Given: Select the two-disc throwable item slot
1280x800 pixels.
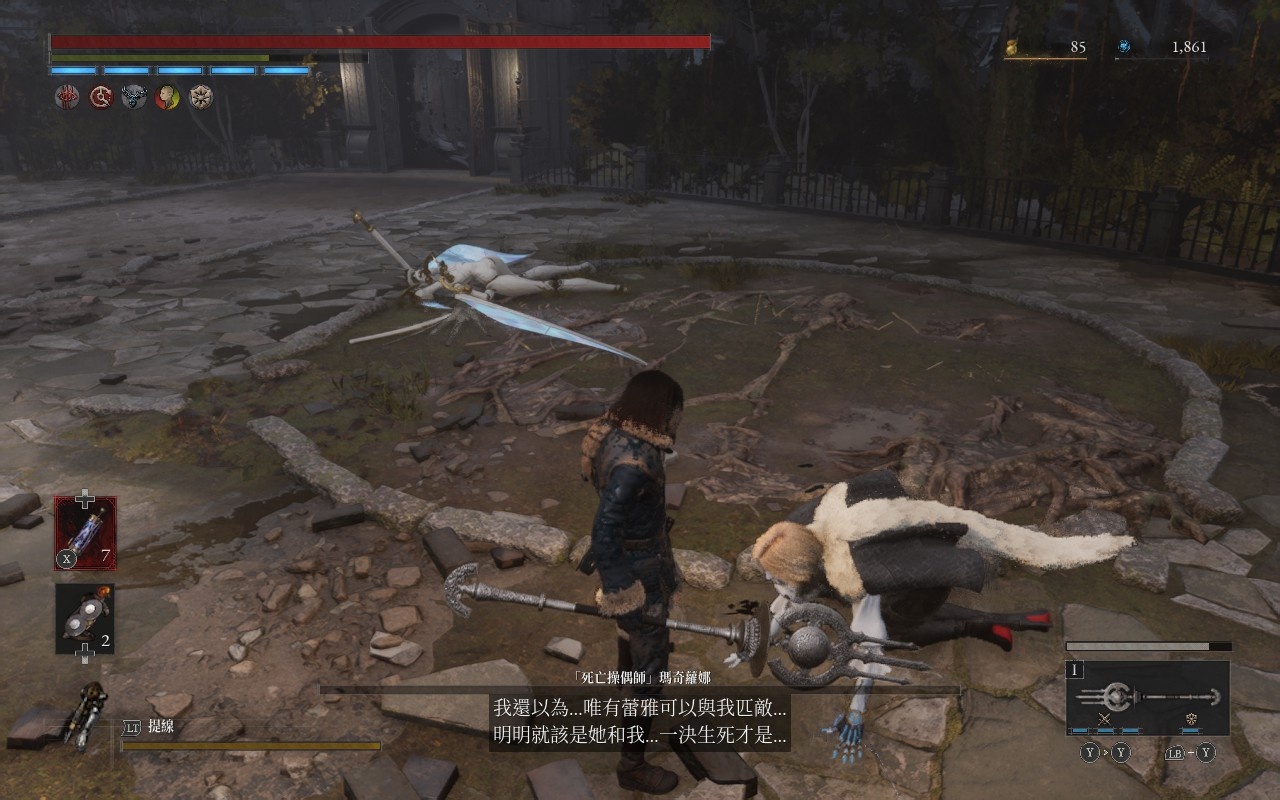Looking at the screenshot, I should tap(85, 618).
